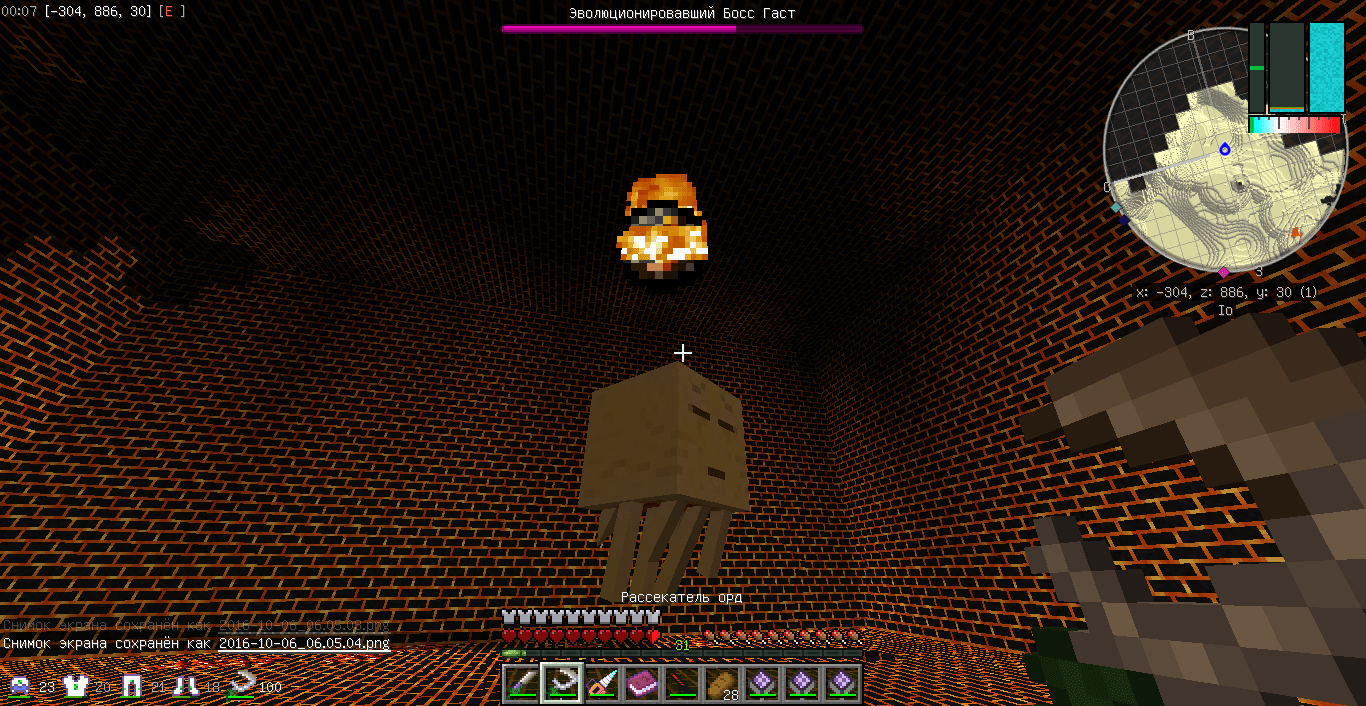Image resolution: width=1366 pixels, height=706 pixels.
Task: Click the magenta waypoint marker on minimap edge
Action: pos(1223,271)
